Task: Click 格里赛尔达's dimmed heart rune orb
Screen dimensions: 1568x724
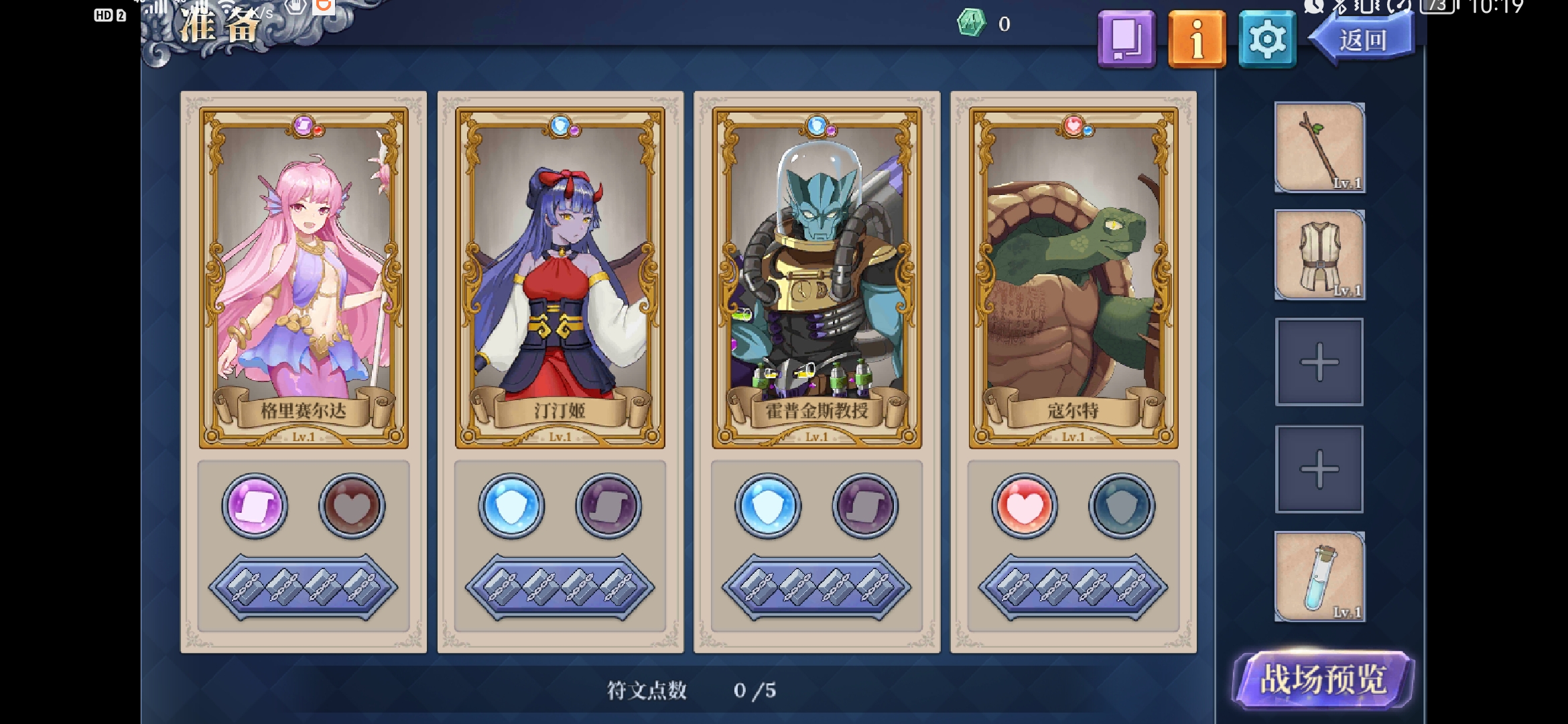Action: (x=352, y=506)
